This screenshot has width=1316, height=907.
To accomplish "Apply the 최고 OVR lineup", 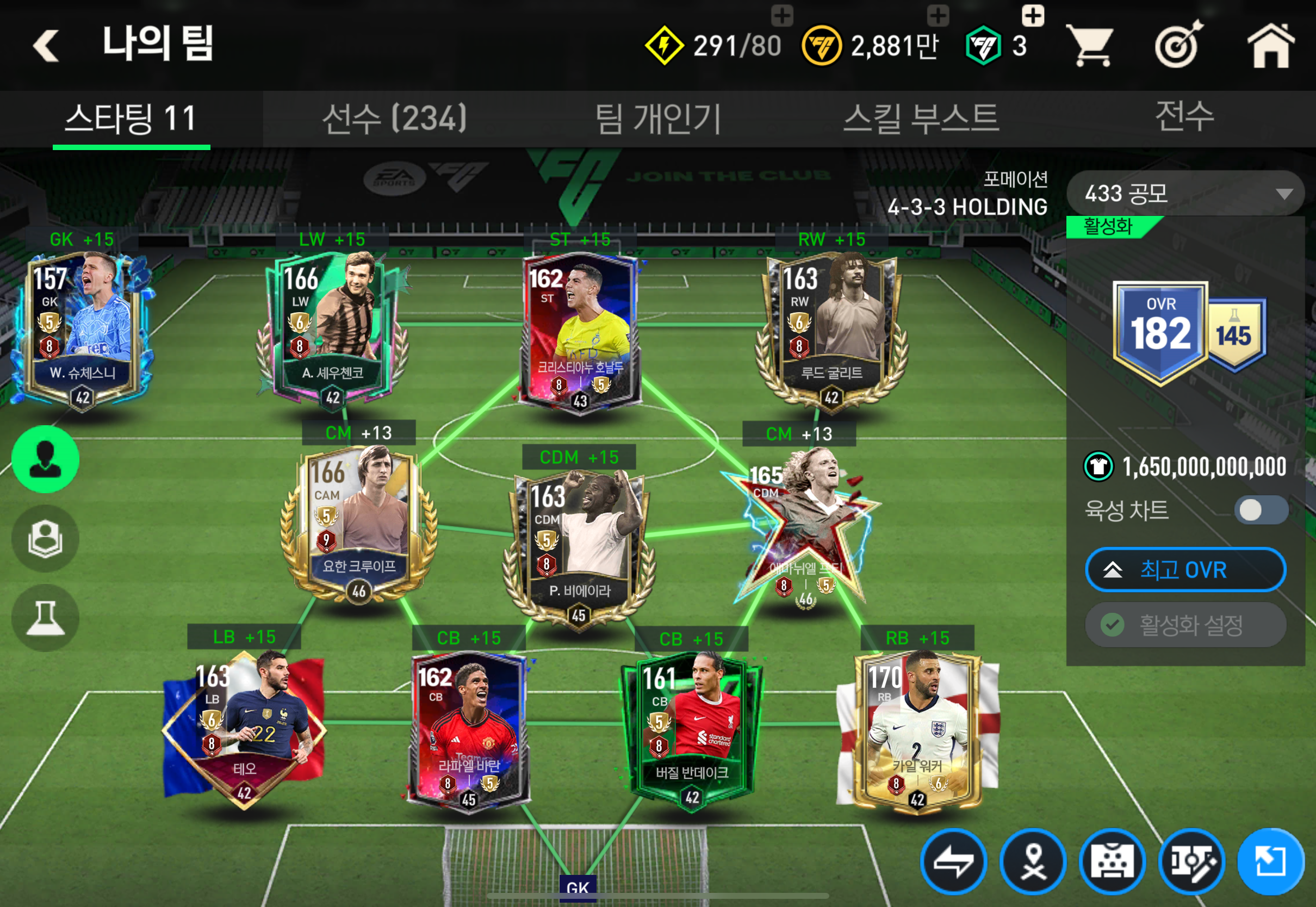I will click(1185, 569).
